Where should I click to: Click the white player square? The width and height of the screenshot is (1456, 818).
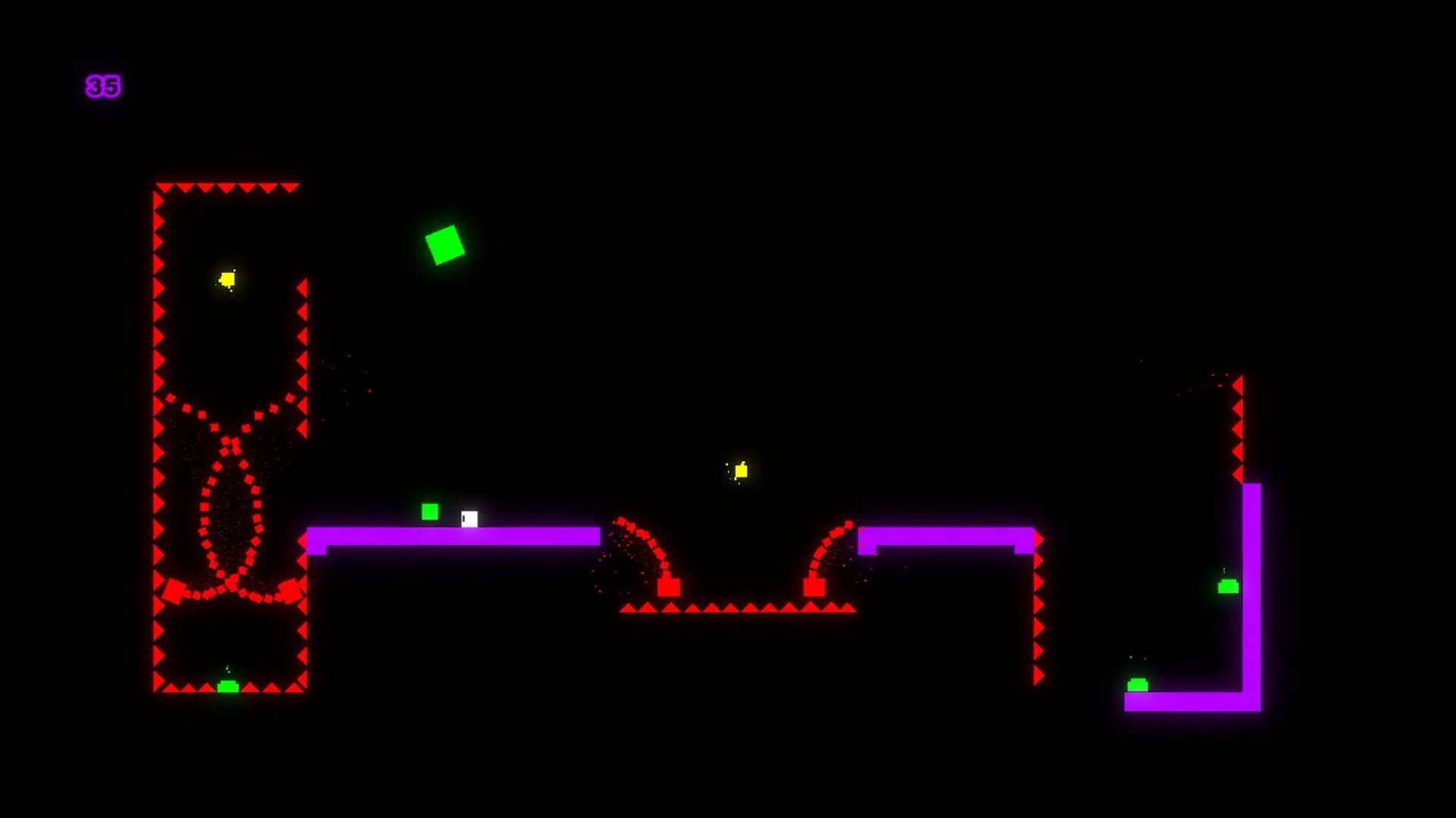click(x=468, y=519)
